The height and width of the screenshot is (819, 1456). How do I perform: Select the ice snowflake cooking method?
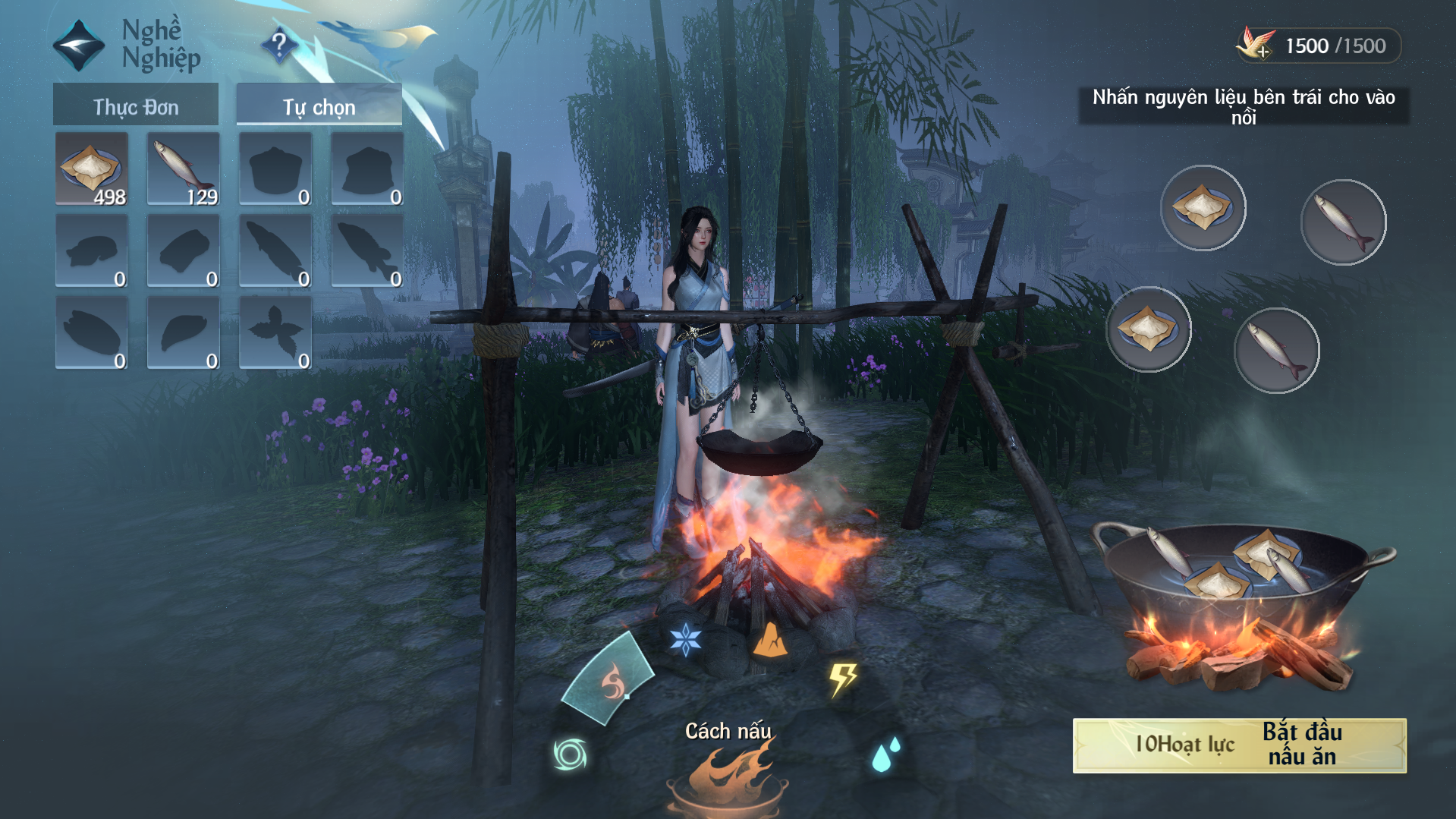click(x=685, y=639)
